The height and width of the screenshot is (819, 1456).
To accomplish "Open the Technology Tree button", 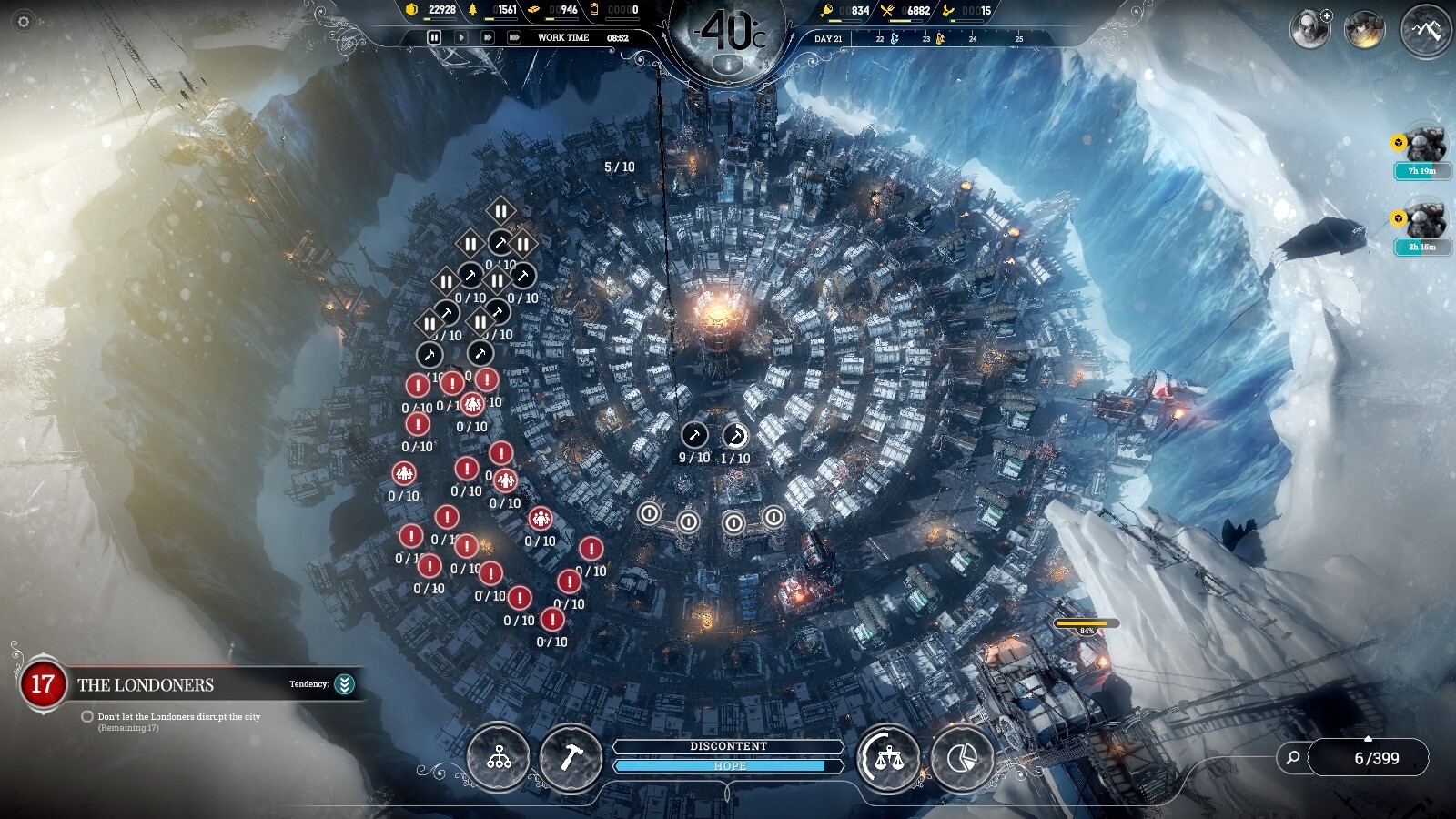I will 499,757.
